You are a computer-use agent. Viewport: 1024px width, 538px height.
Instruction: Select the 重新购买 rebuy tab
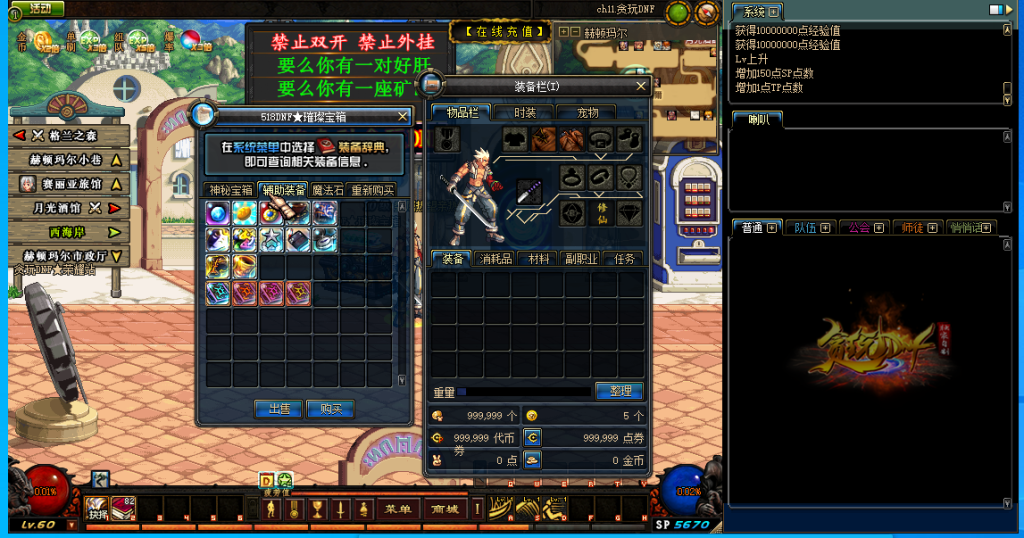click(372, 190)
